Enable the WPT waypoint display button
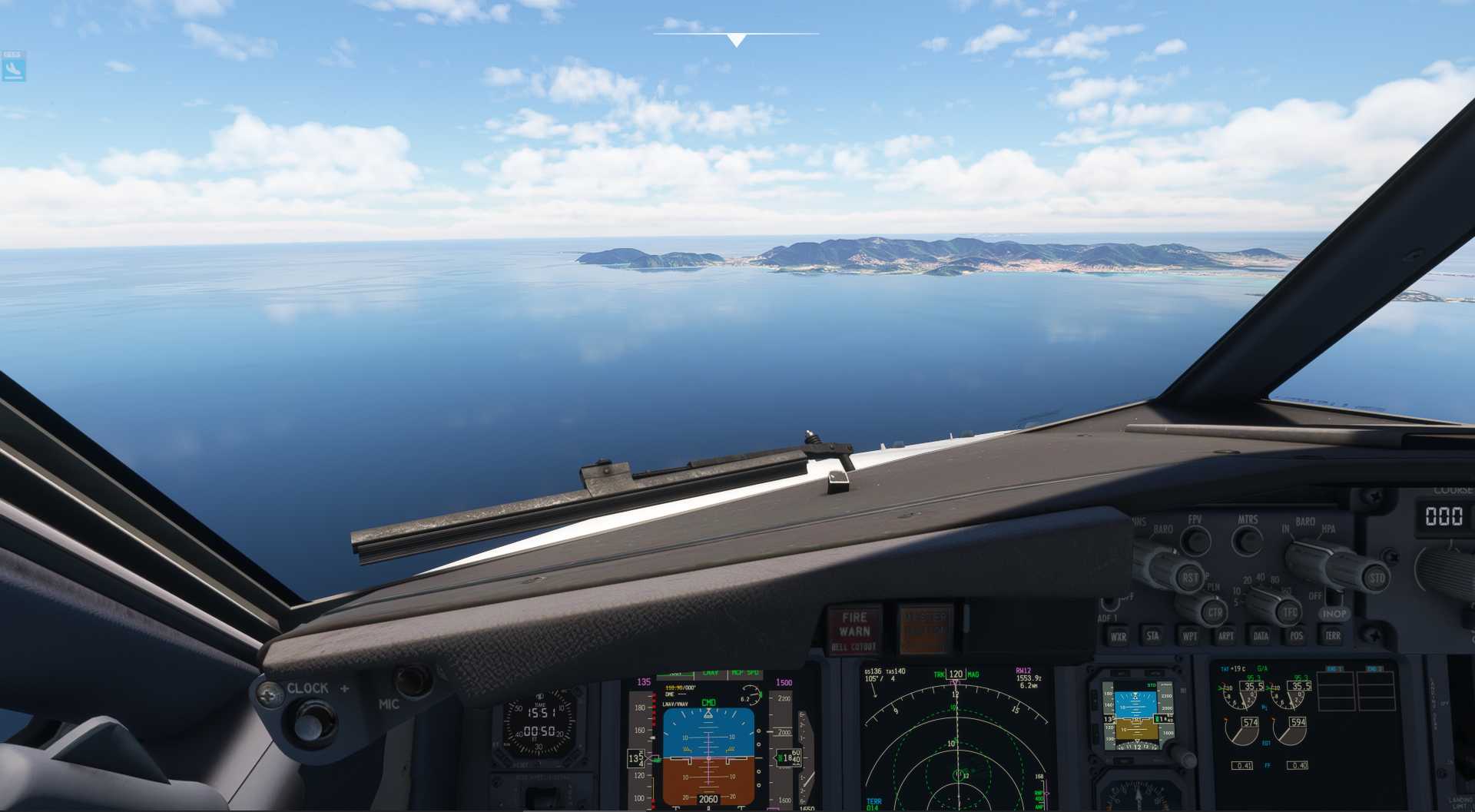 pyautogui.click(x=1190, y=636)
